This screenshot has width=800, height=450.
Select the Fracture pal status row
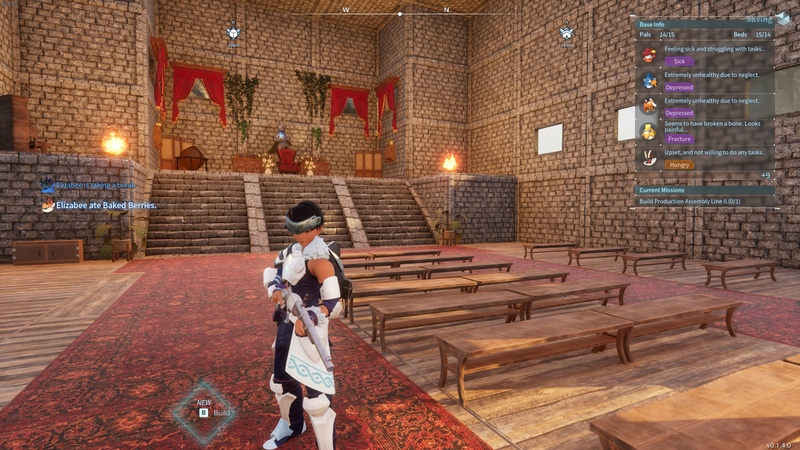pos(705,131)
